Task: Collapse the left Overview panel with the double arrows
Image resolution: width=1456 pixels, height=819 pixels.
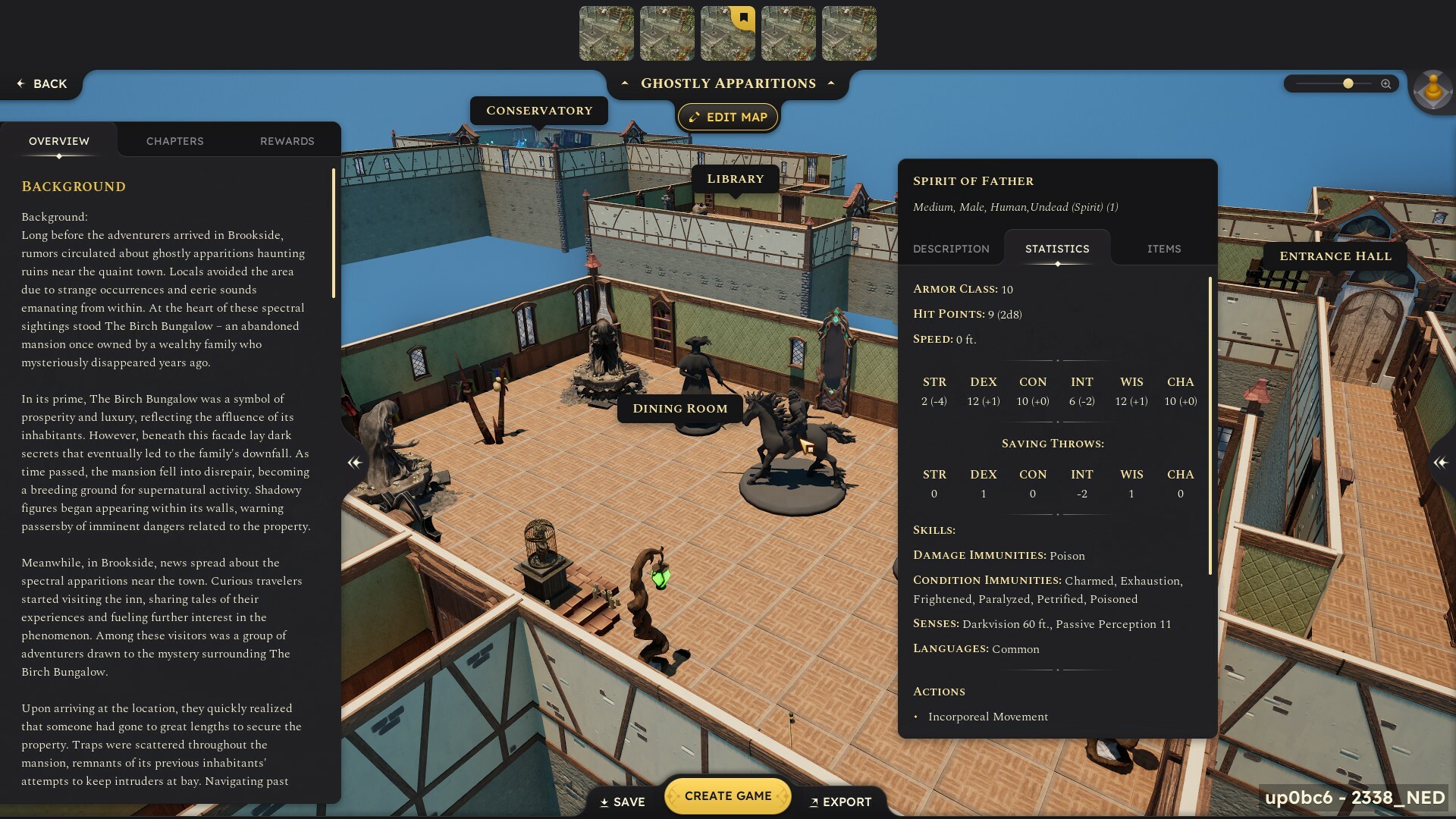Action: pos(353,463)
